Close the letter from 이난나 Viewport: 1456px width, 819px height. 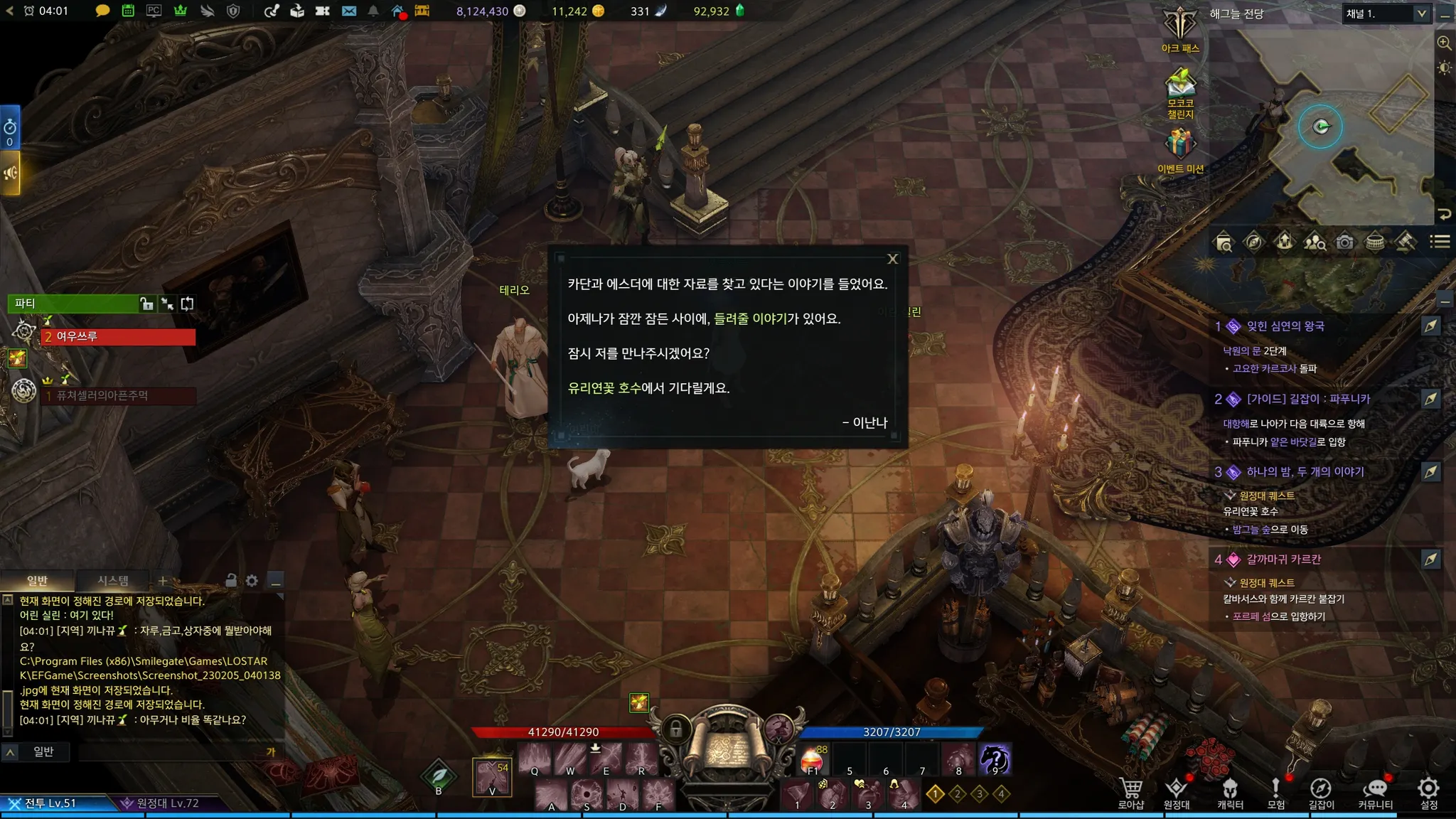893,259
